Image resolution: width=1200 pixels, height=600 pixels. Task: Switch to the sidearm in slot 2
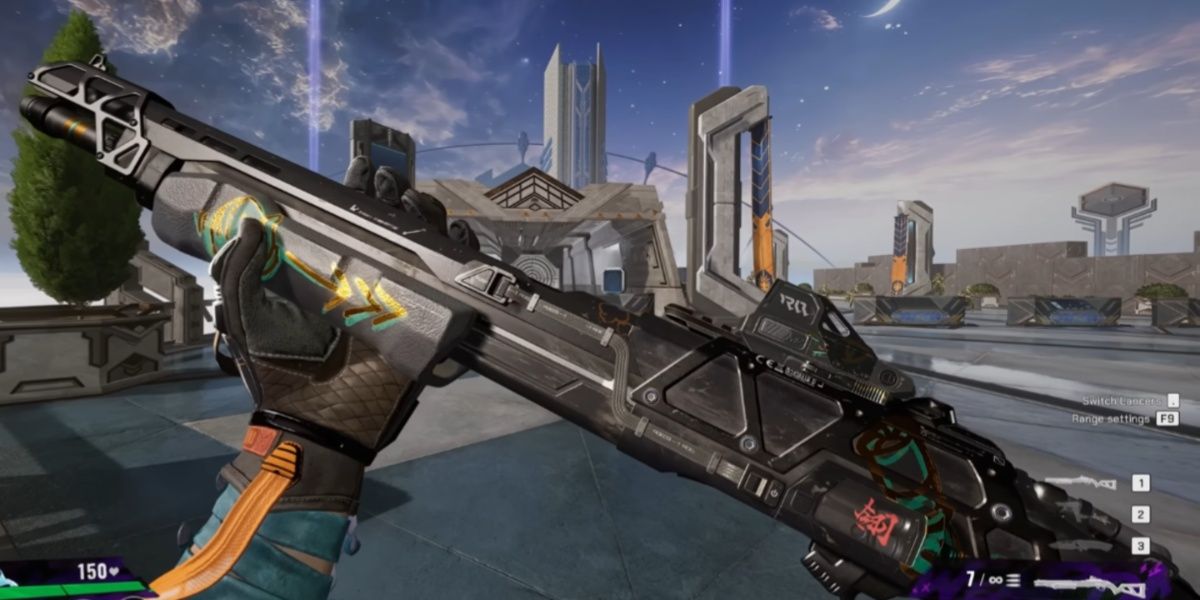1084,515
